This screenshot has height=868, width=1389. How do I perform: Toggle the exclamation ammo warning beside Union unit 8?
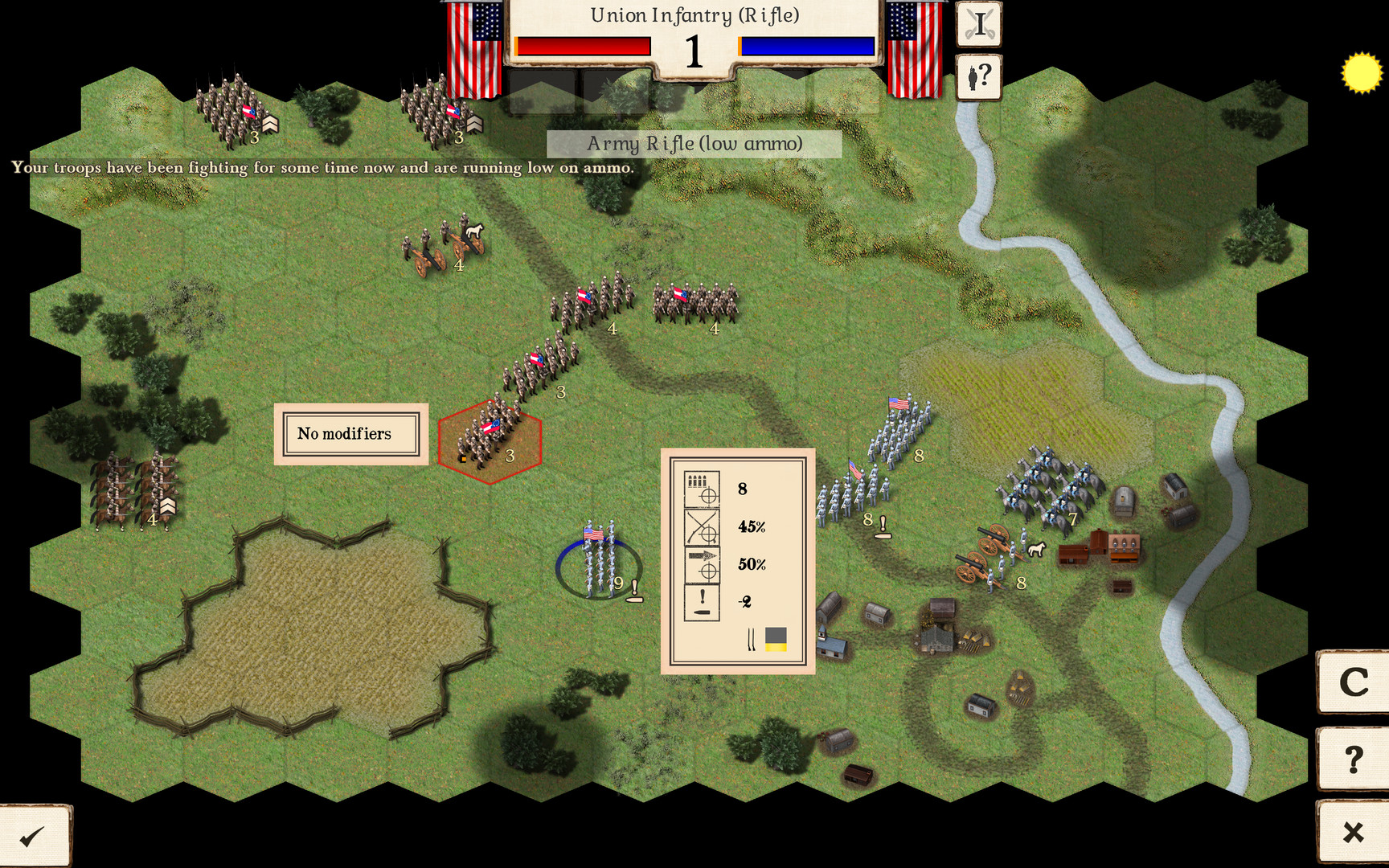coord(883,524)
